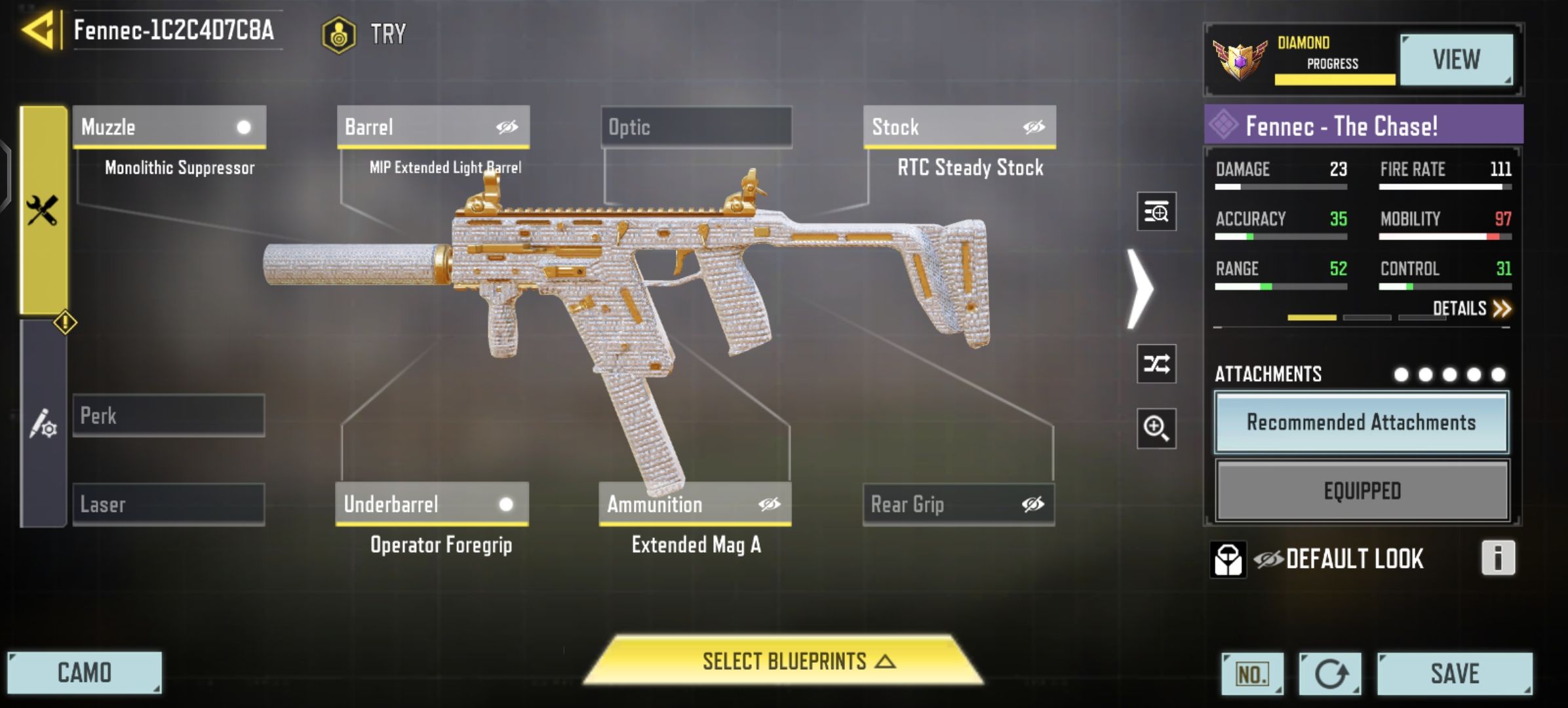Try the weapon in practice range

click(365, 34)
